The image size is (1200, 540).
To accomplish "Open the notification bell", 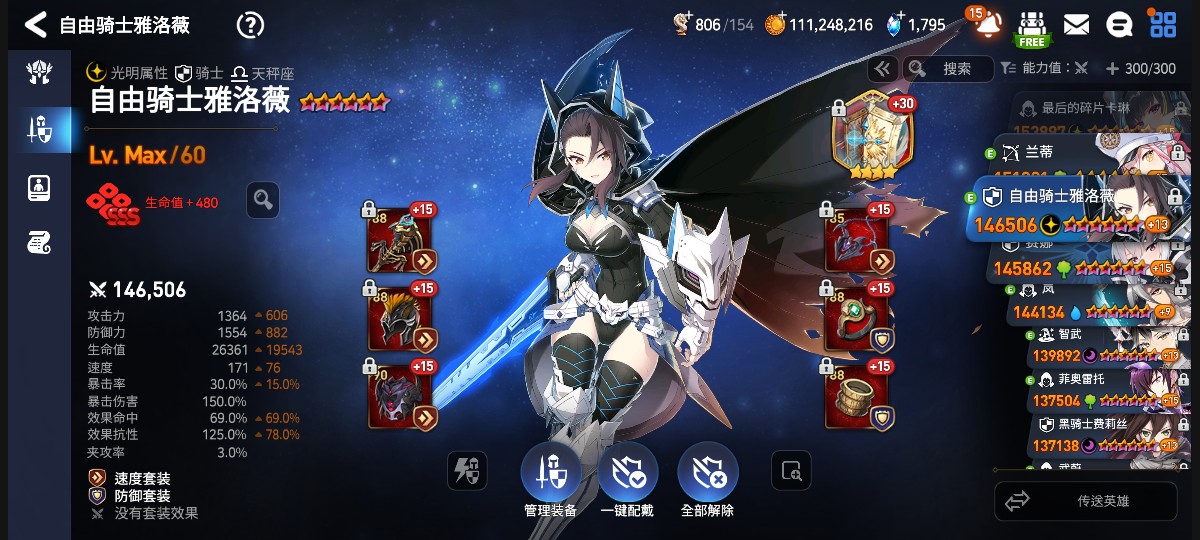I will coord(987,25).
